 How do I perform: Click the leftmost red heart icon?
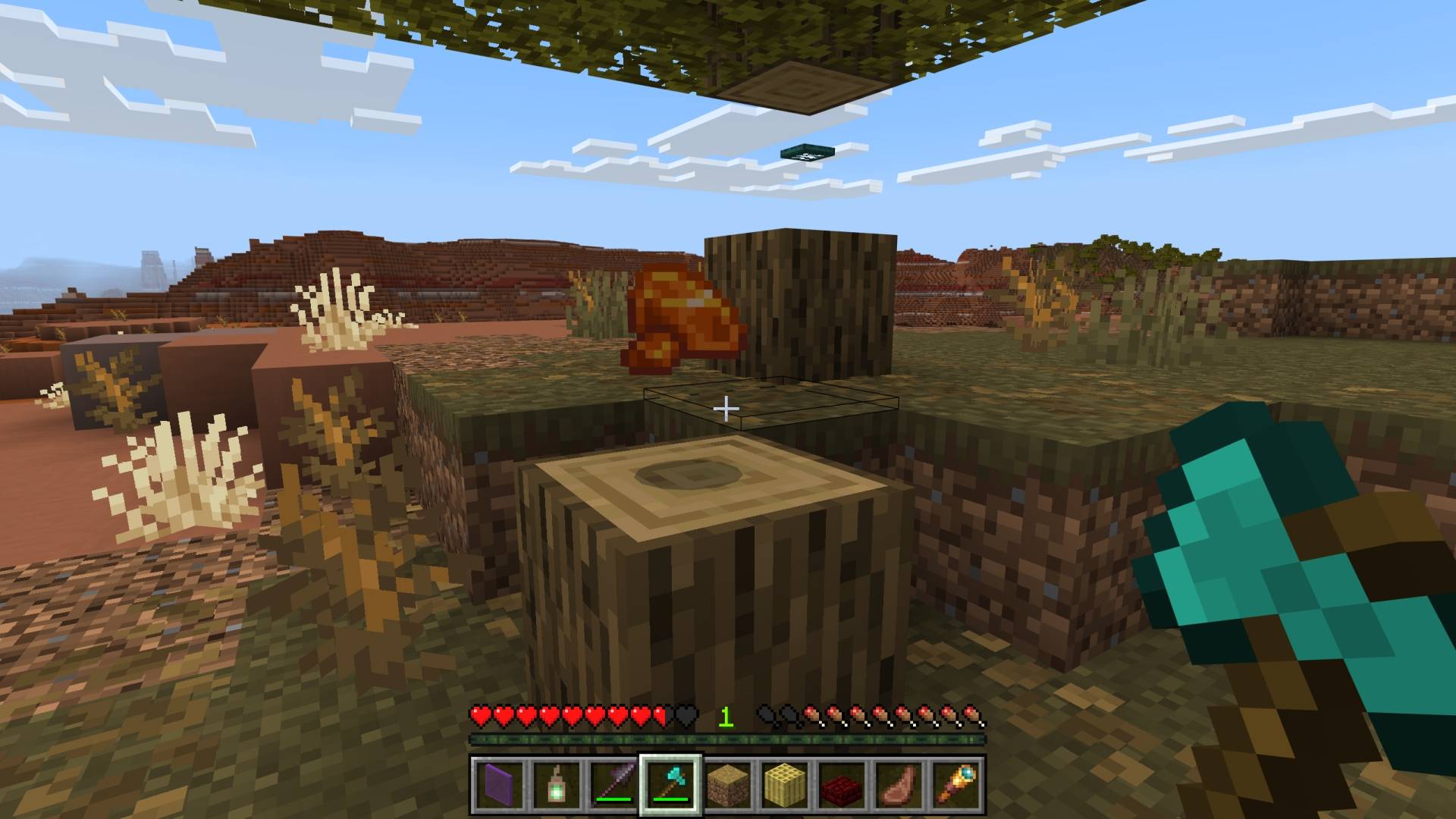pyautogui.click(x=479, y=714)
